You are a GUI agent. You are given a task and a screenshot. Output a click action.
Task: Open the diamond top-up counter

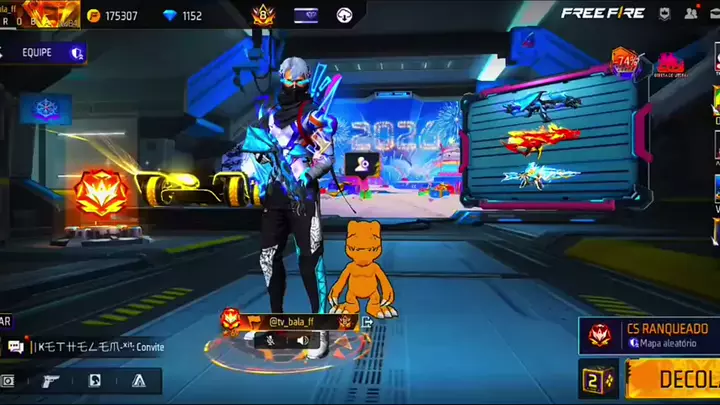coord(183,16)
